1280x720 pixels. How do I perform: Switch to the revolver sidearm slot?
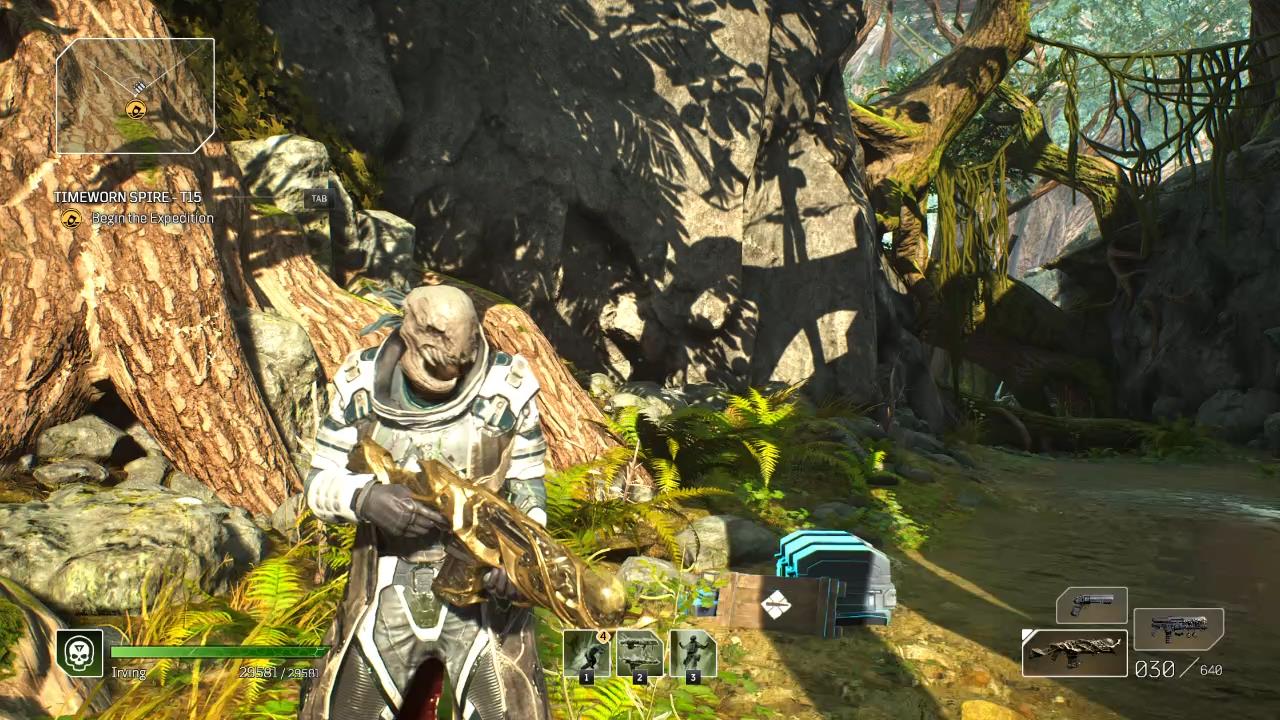pos(1091,605)
